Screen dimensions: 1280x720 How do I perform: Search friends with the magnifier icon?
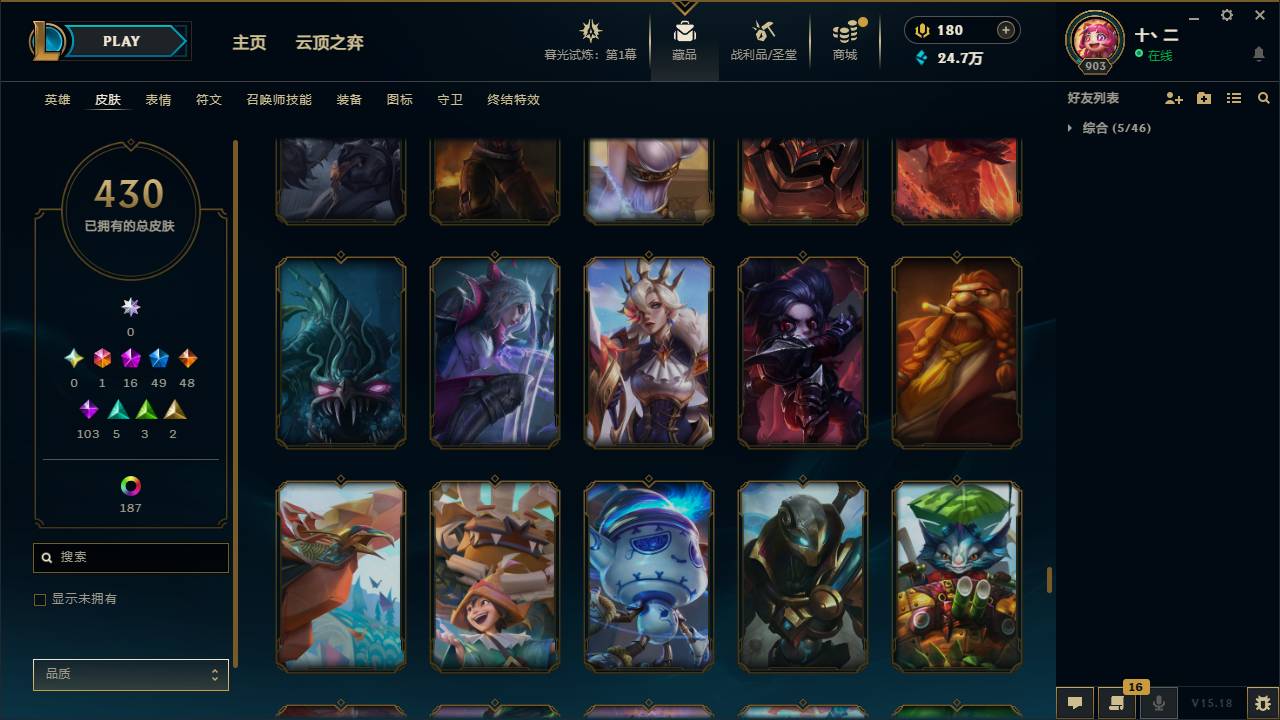(1263, 97)
